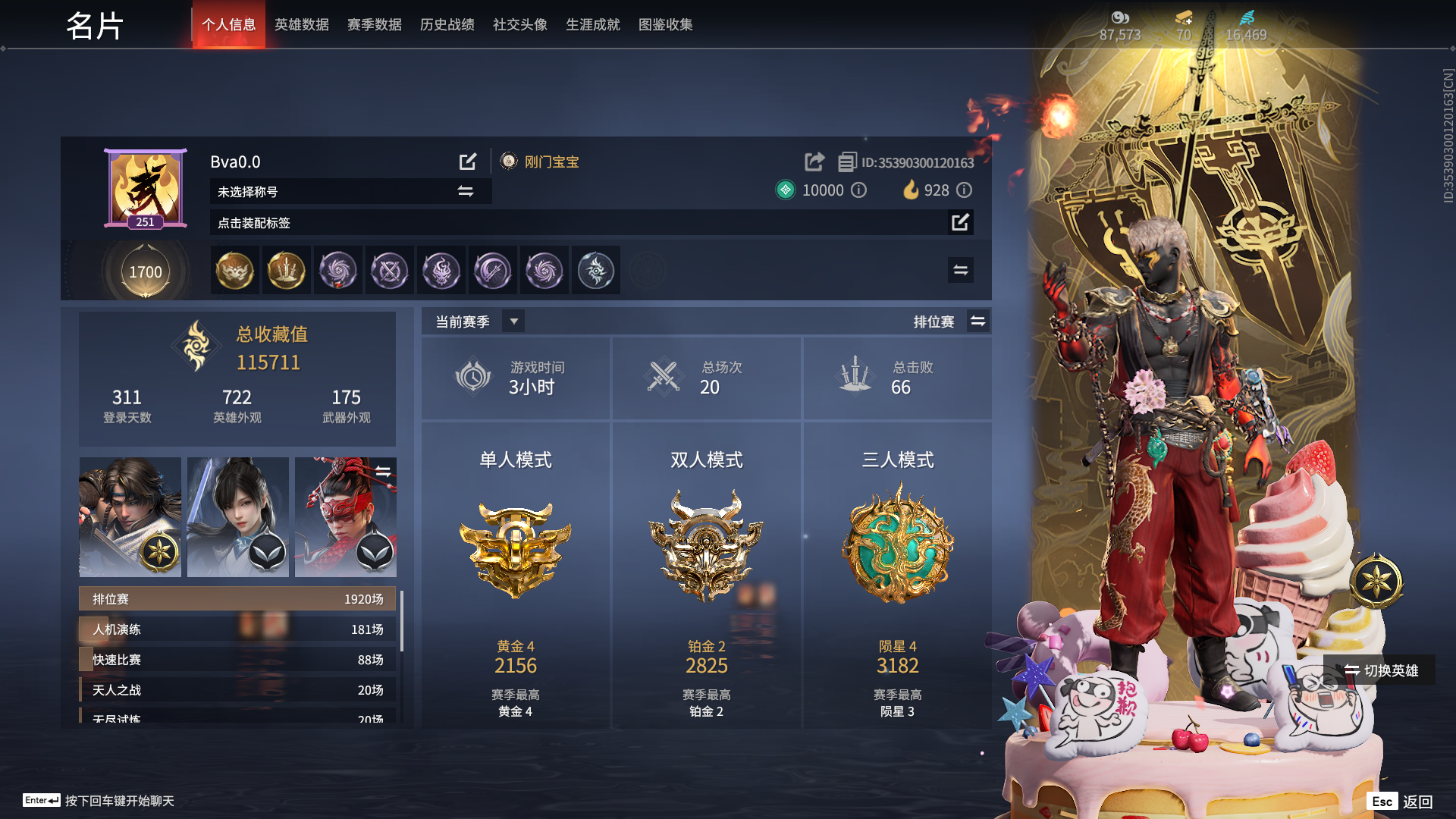Toggle the title switcher next to 未选择称号
This screenshot has width=1456, height=819.
[466, 191]
